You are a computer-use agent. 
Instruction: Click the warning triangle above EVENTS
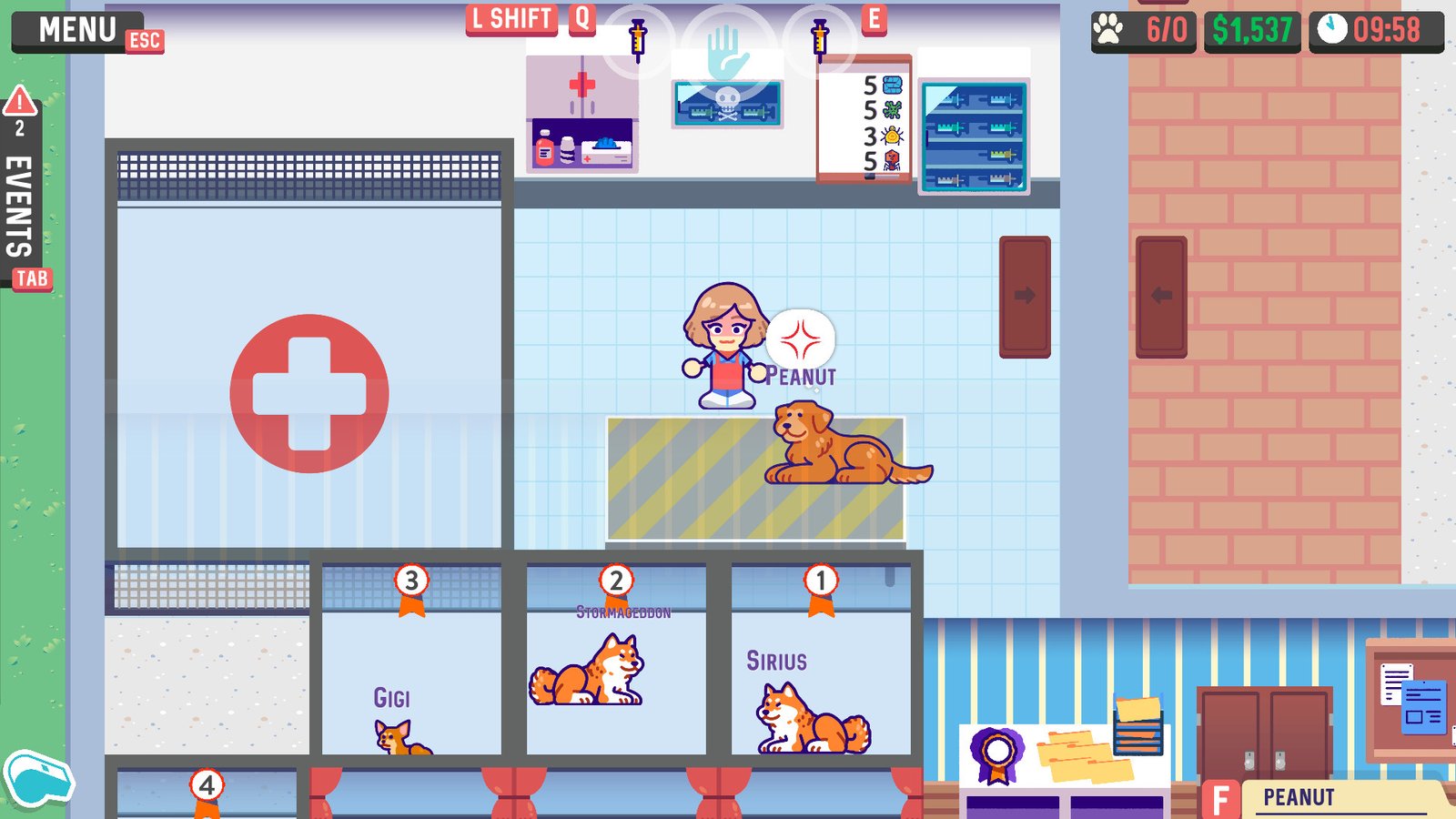(x=18, y=100)
